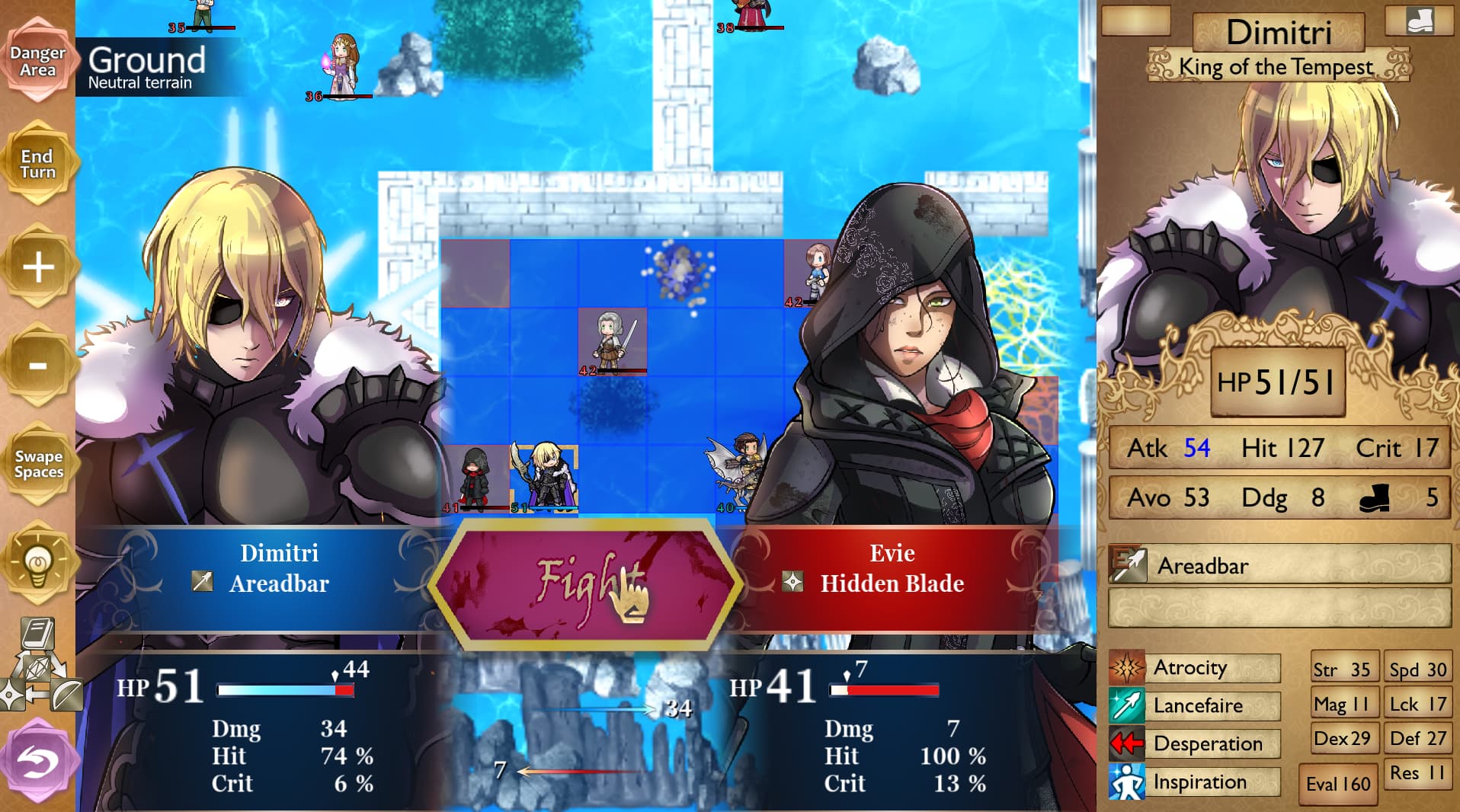Show the Inspiration skill info
The image size is (1460, 812).
[x=1194, y=782]
